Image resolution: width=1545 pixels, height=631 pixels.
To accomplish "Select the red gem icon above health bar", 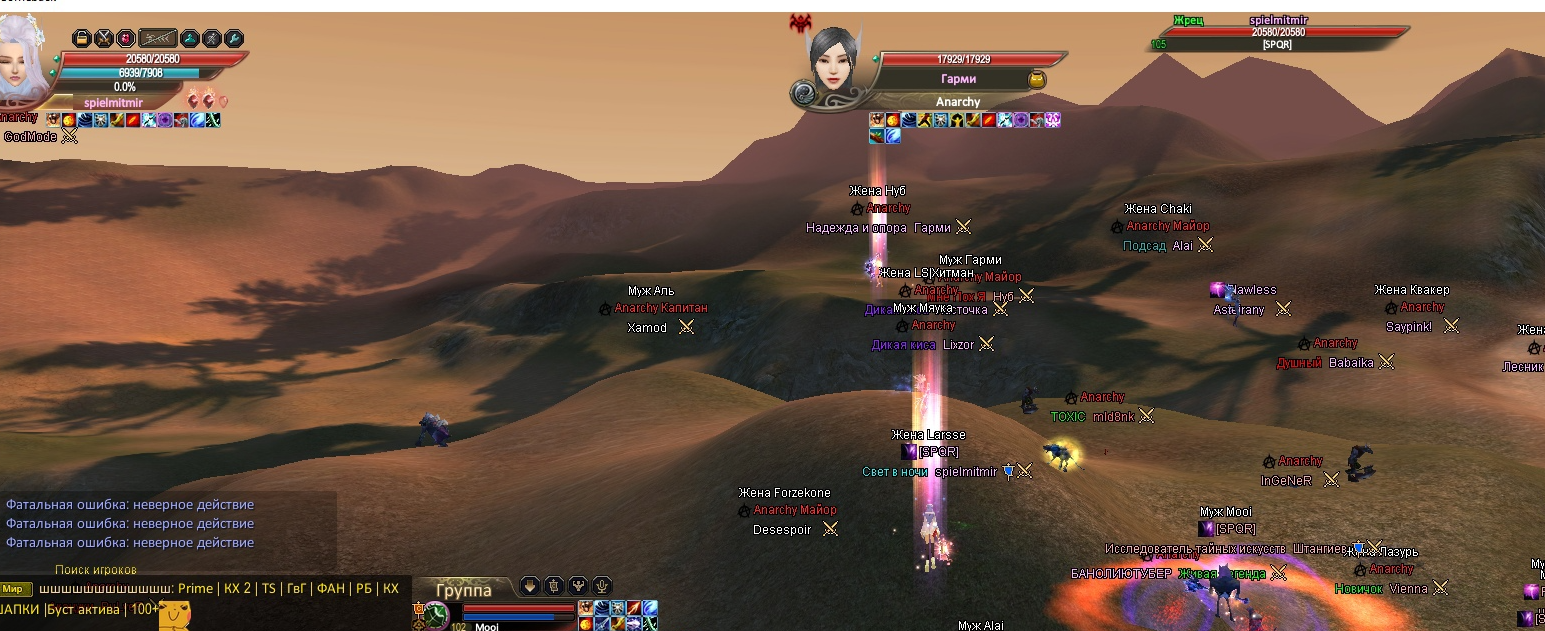I will pos(125,39).
